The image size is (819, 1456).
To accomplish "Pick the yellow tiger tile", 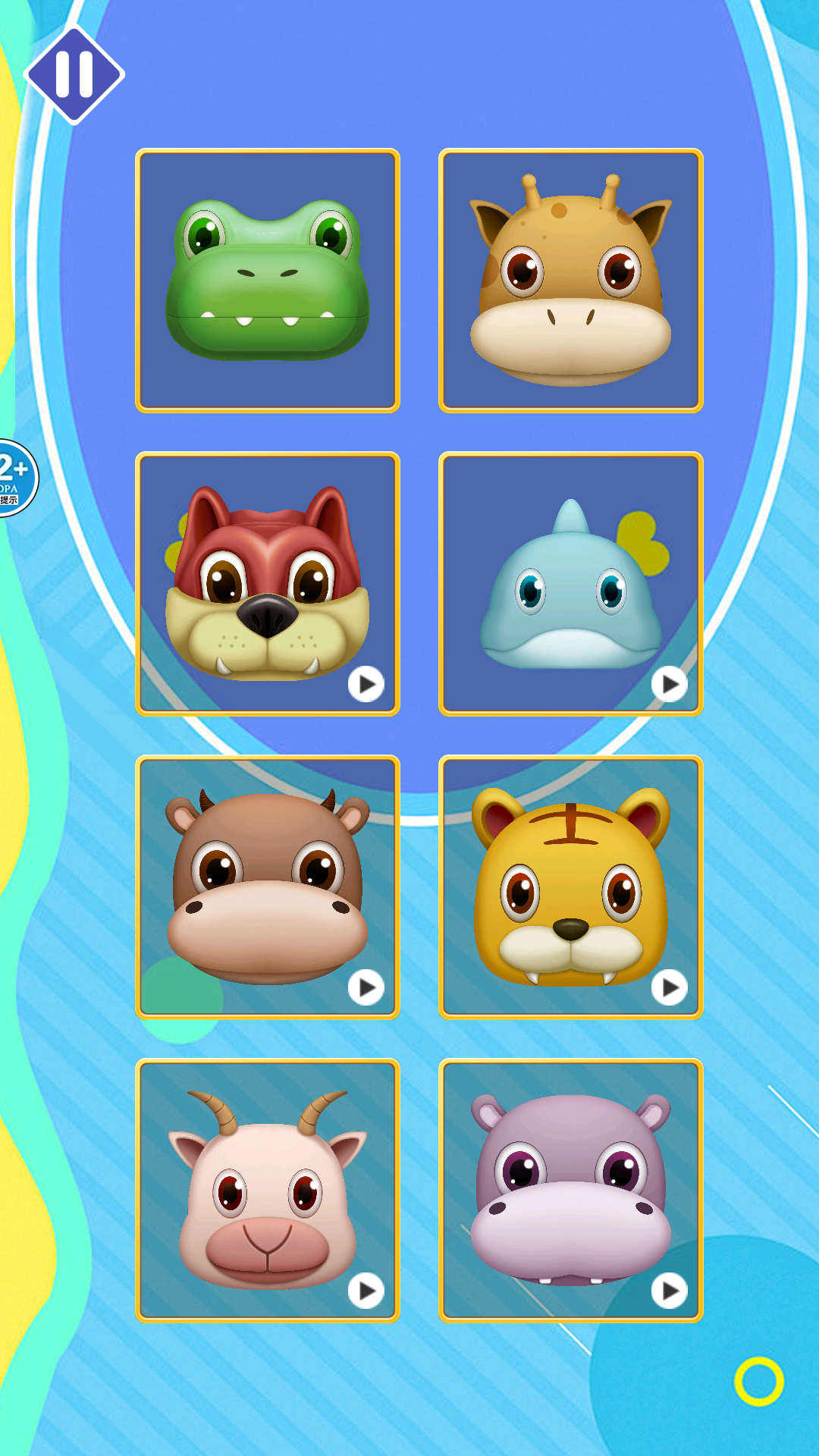I will [x=571, y=887].
